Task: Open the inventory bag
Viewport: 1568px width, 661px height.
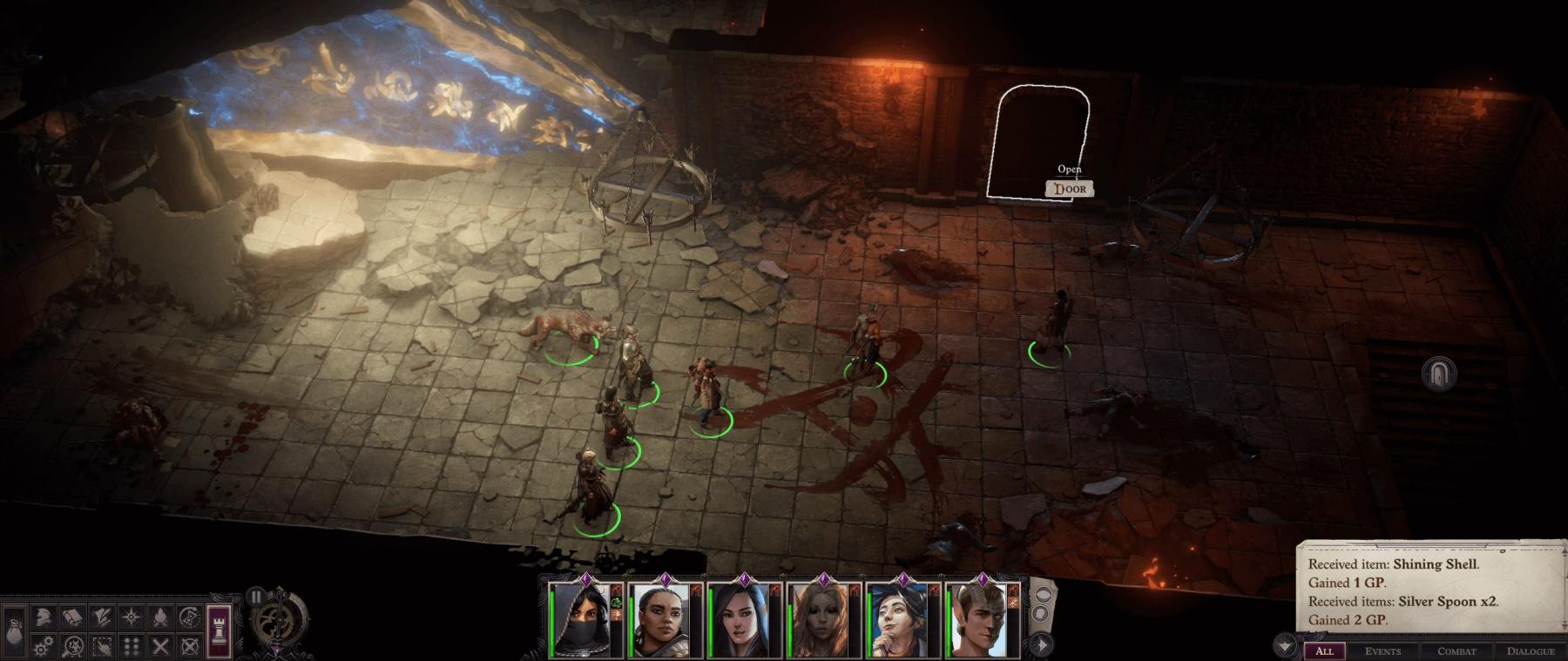Action: (x=15, y=630)
